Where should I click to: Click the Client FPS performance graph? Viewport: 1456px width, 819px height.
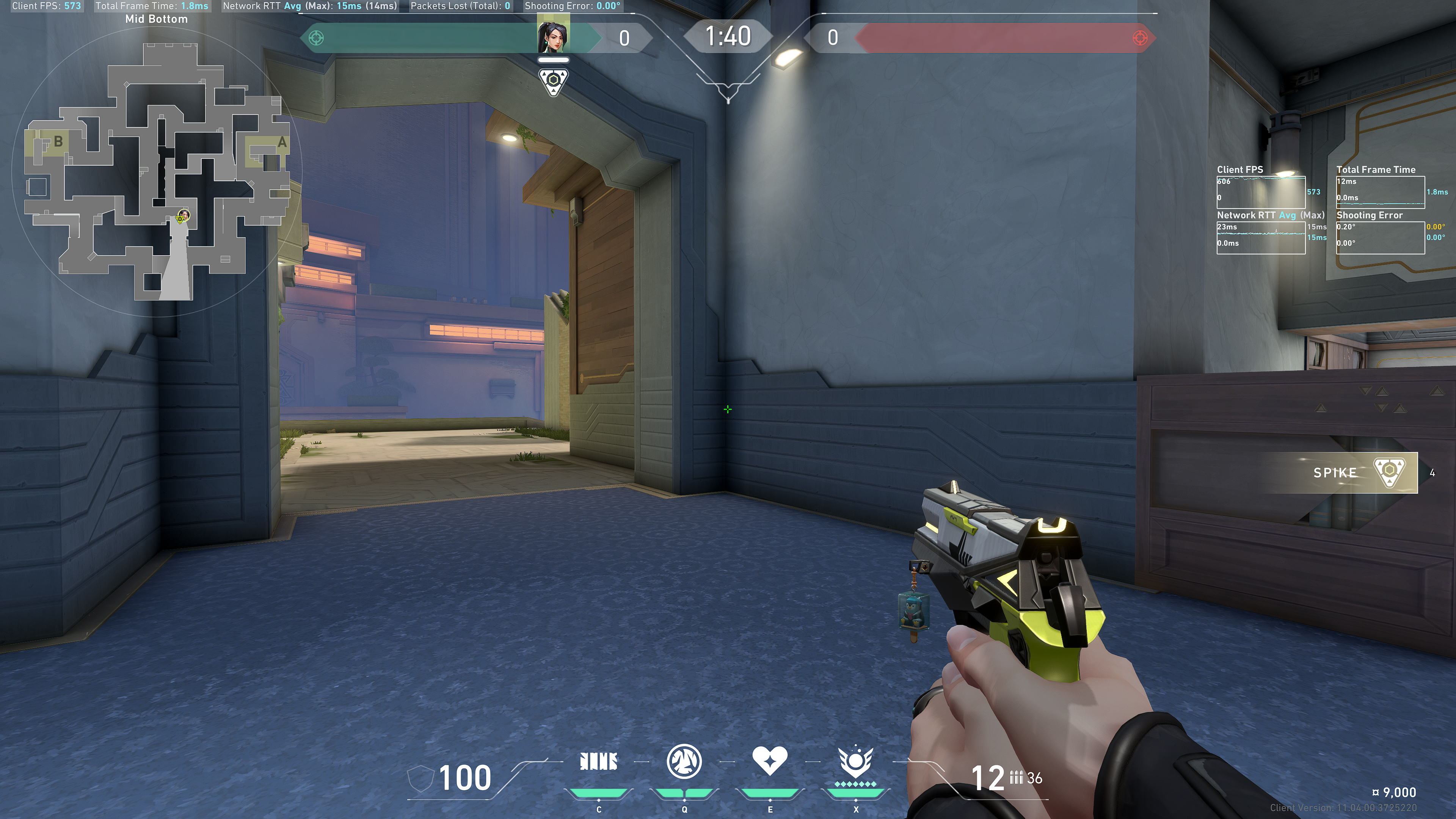1260,192
